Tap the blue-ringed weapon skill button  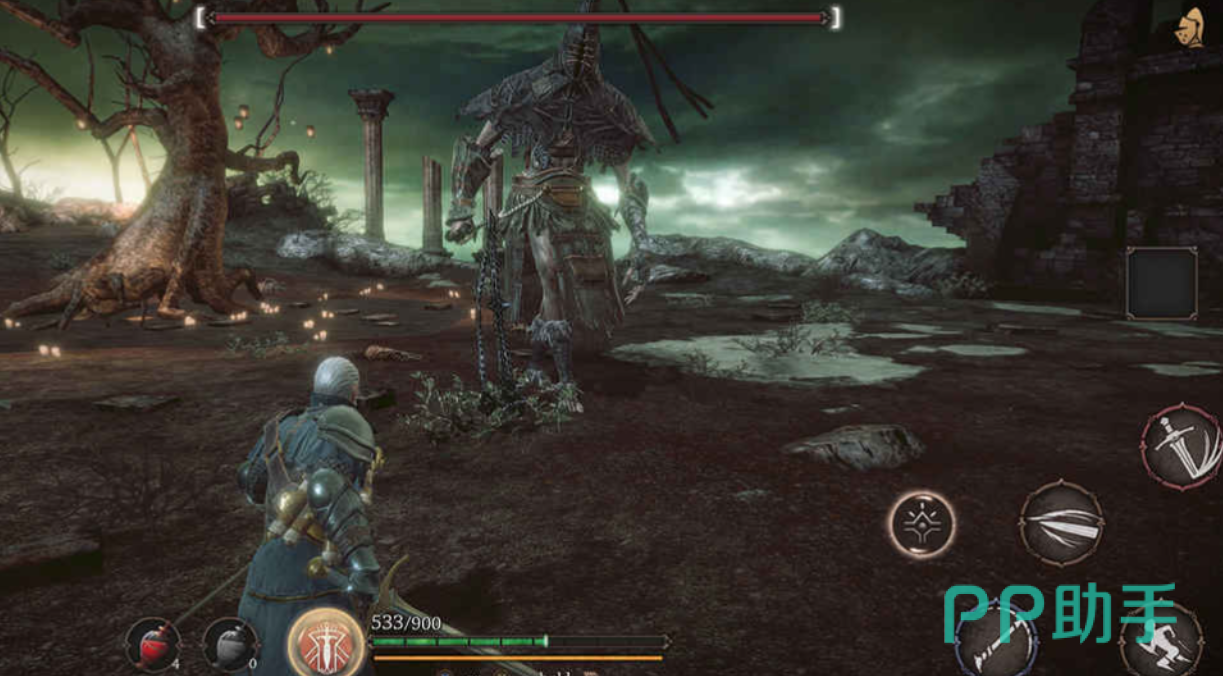[993, 642]
